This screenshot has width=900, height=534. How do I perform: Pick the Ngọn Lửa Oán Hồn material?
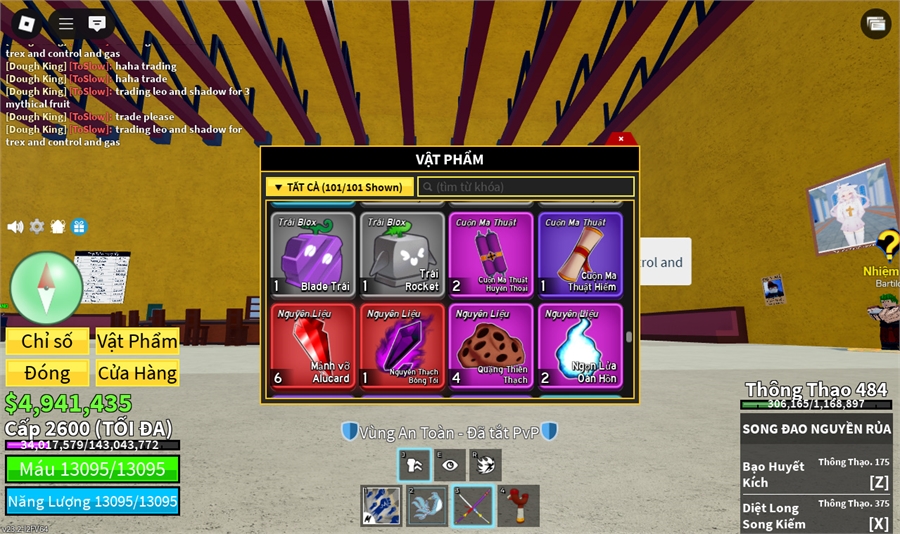pos(580,346)
